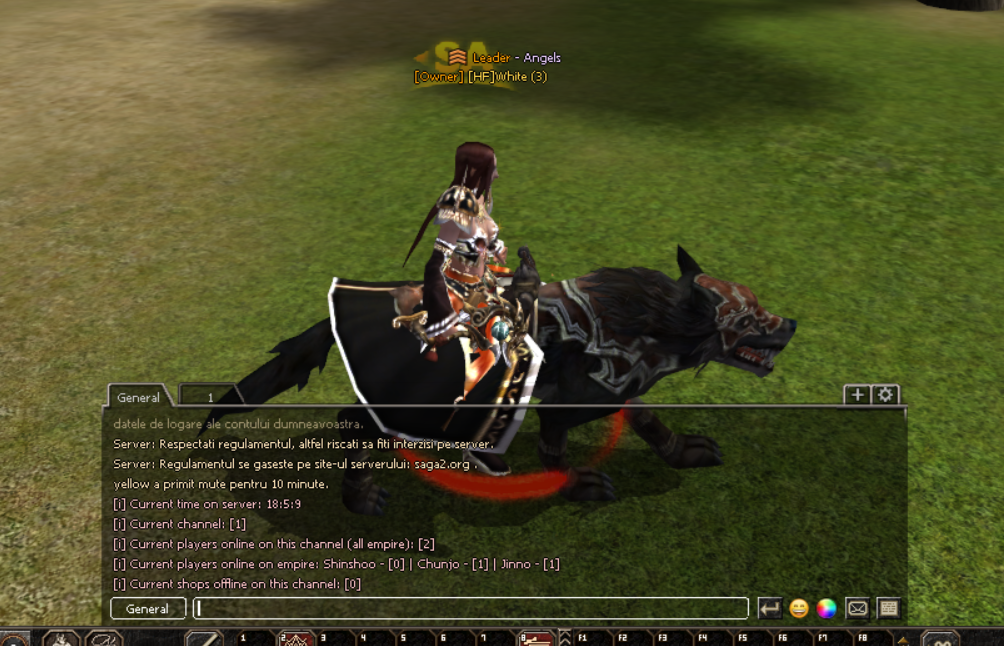
Task: Open the emoji smiley picker
Action: point(798,608)
